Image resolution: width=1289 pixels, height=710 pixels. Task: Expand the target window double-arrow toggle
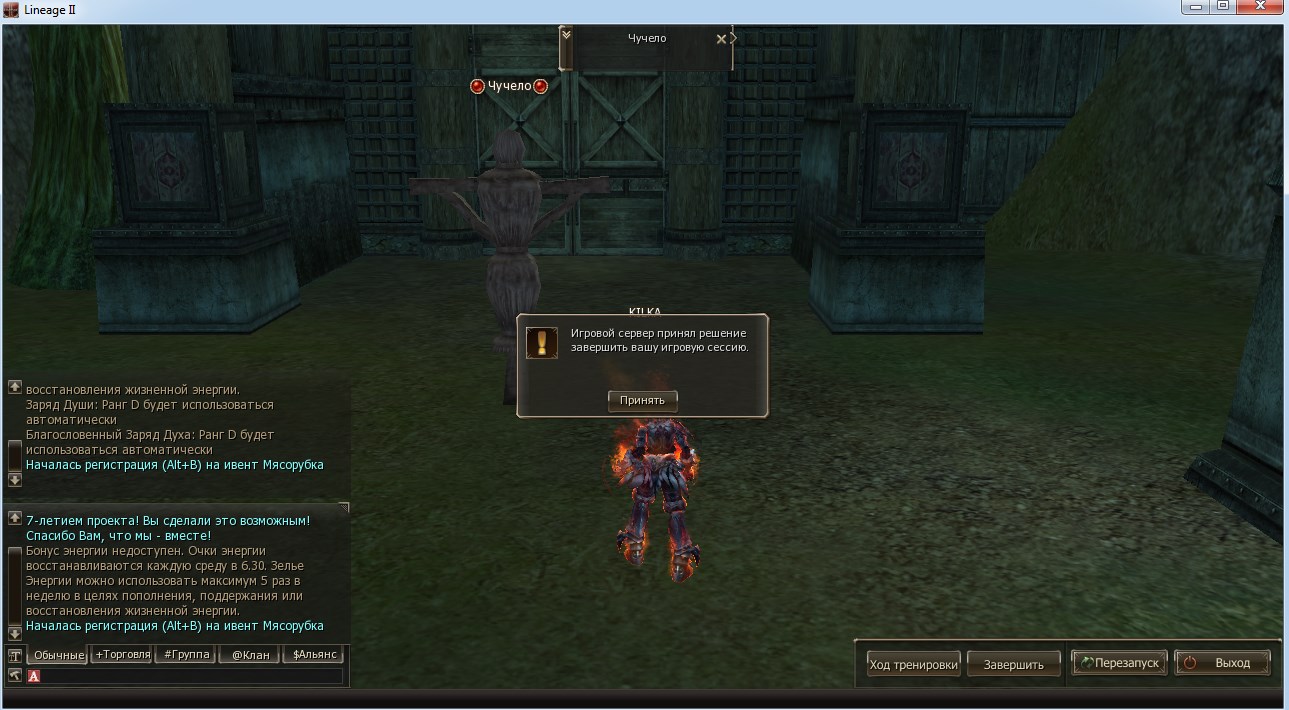pos(566,35)
